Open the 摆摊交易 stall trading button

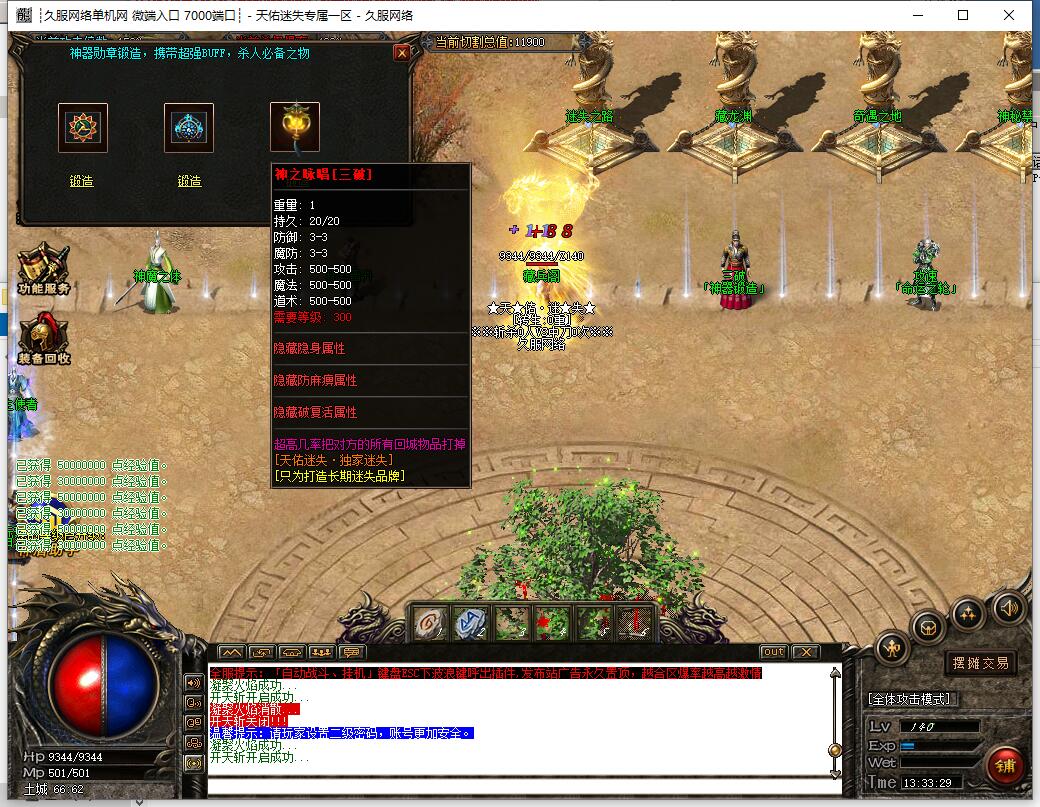[x=979, y=662]
